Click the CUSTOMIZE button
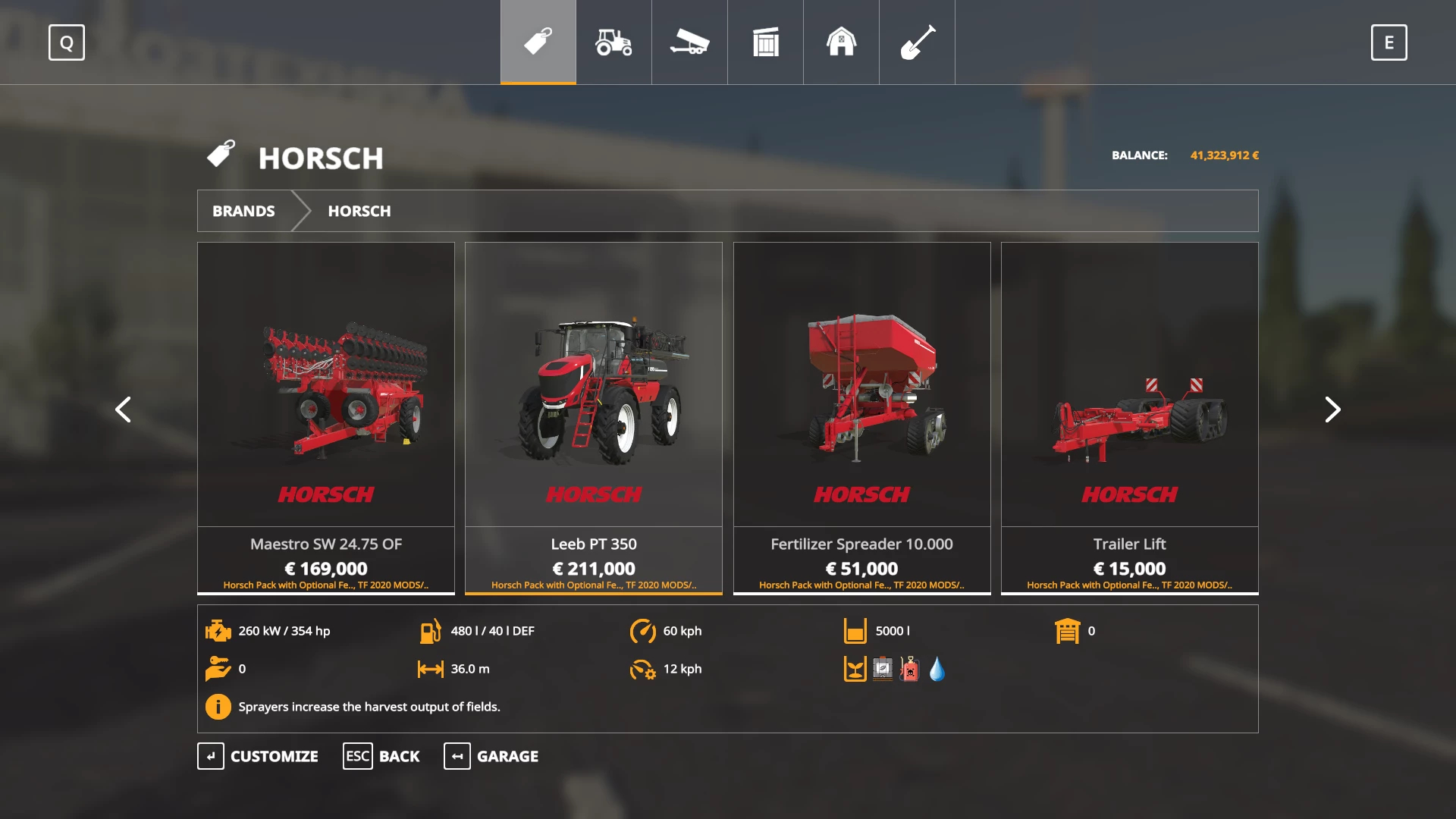This screenshot has width=1456, height=819. [258, 756]
